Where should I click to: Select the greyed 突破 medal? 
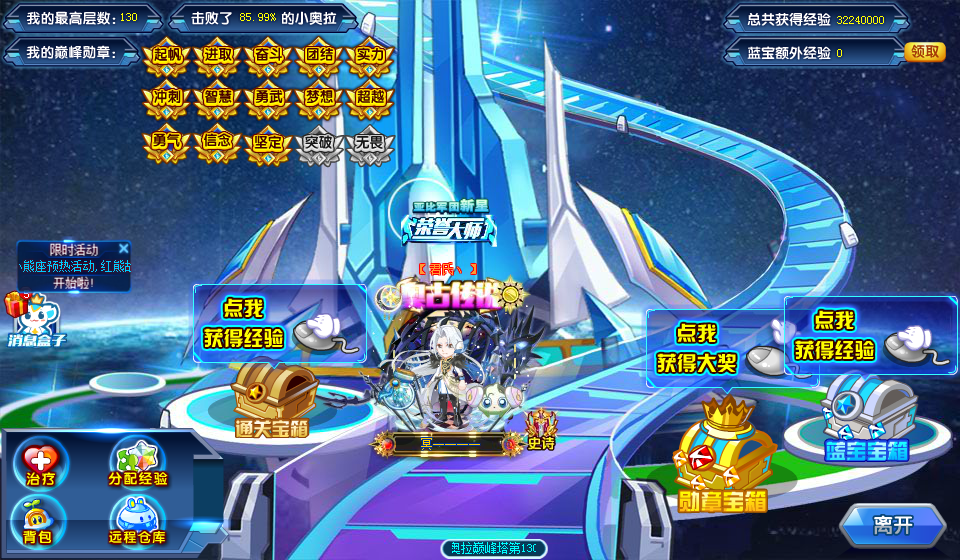click(318, 145)
